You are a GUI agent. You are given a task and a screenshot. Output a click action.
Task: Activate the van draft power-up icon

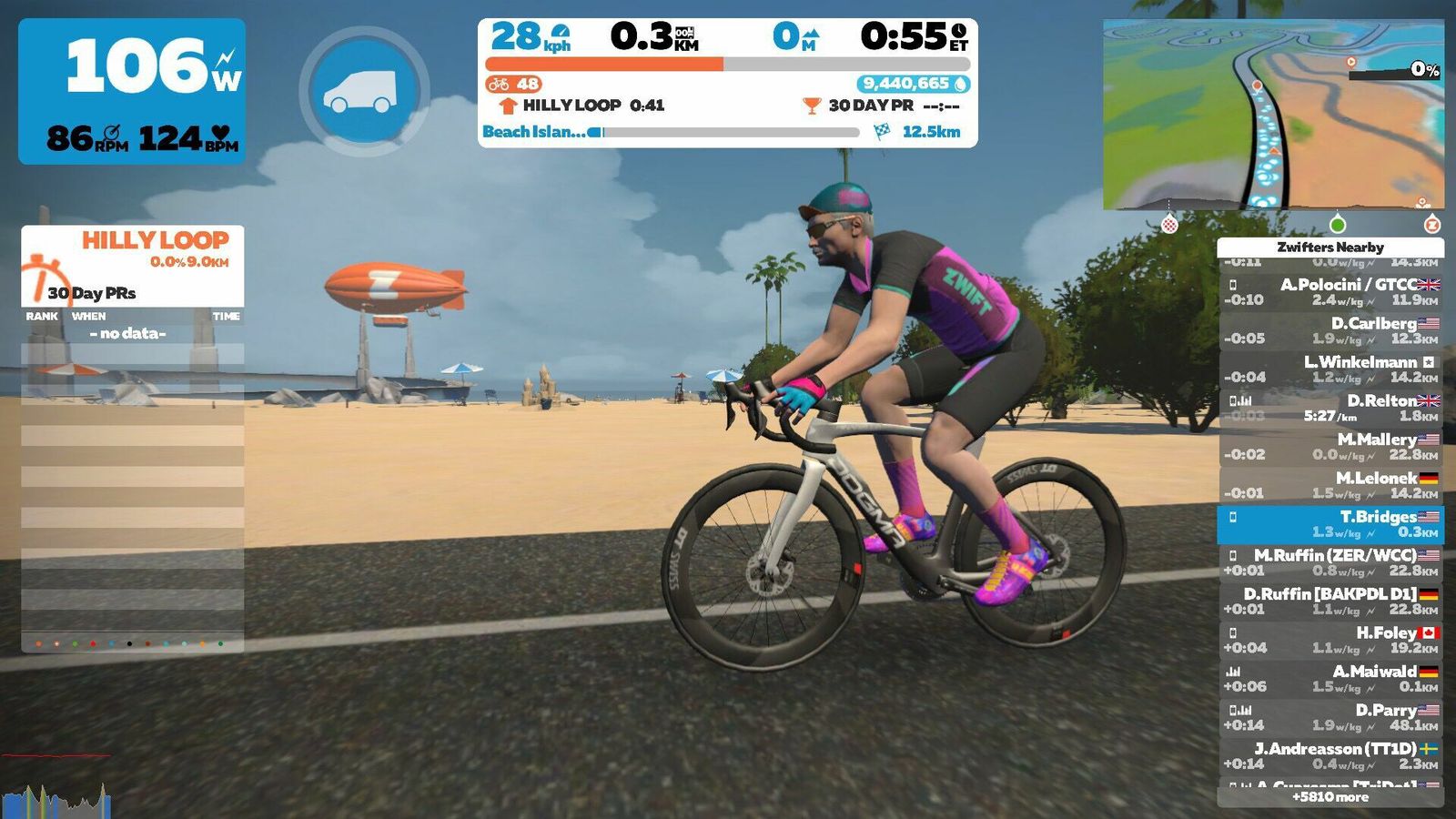[364, 91]
